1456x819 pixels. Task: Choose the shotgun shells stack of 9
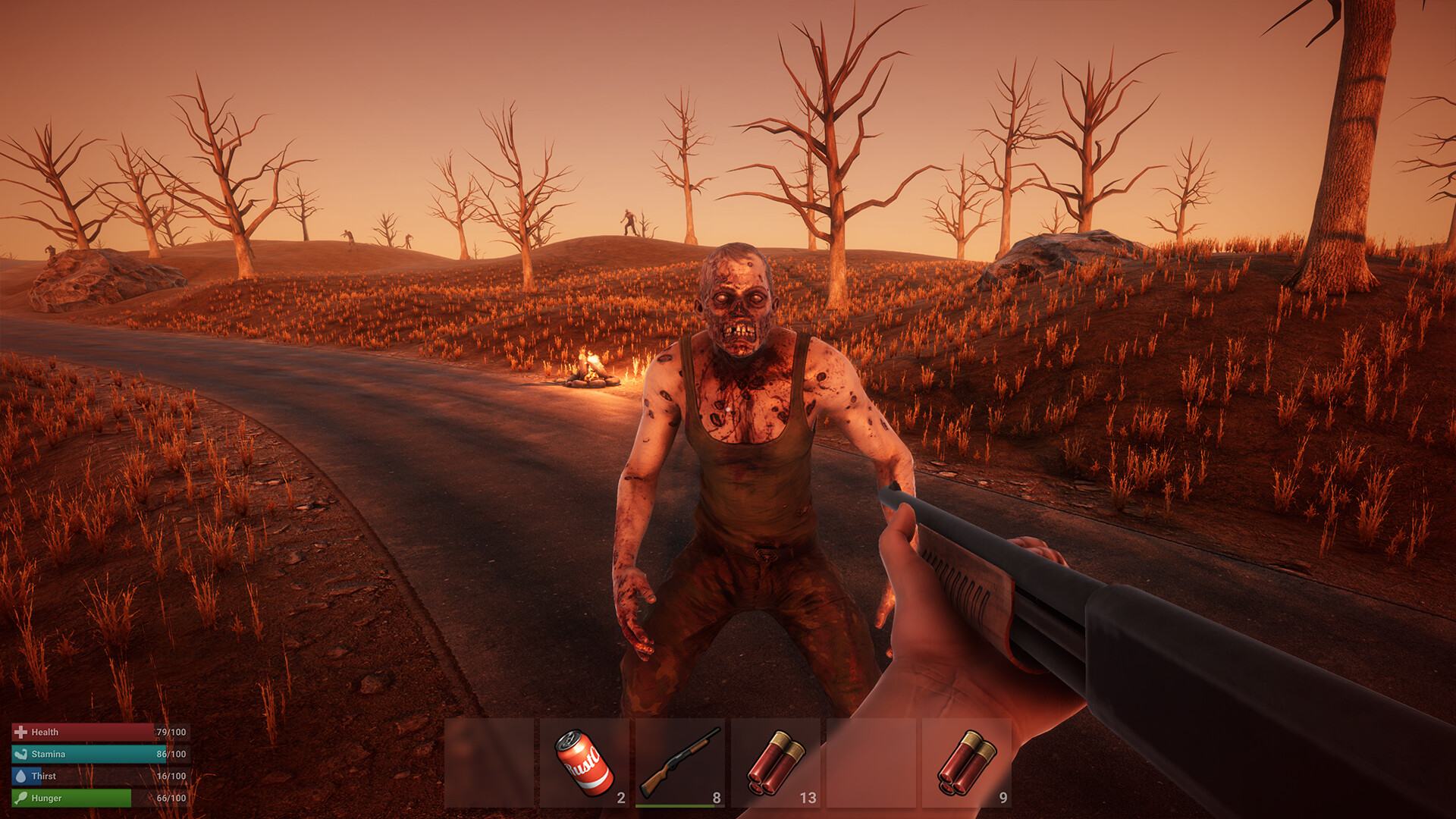click(967, 762)
